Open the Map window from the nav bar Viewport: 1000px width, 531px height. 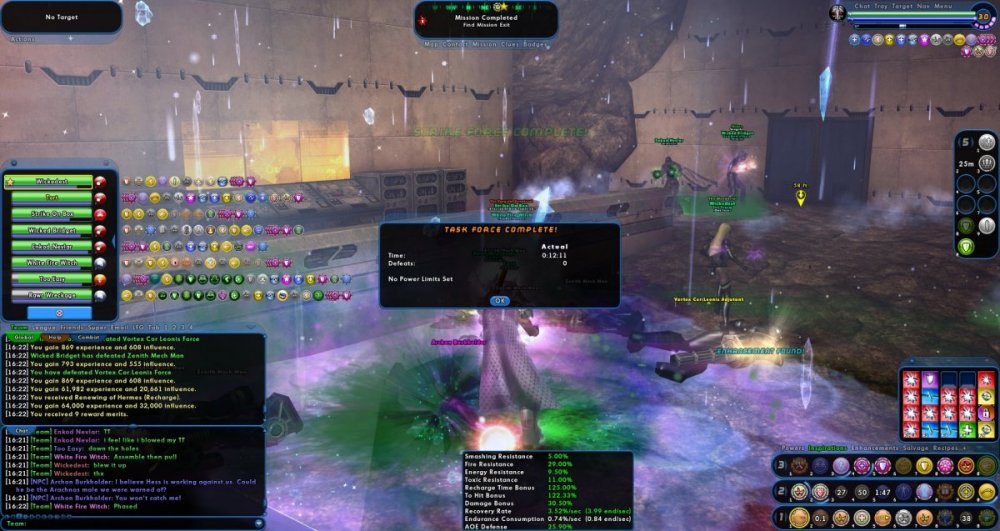coord(432,44)
